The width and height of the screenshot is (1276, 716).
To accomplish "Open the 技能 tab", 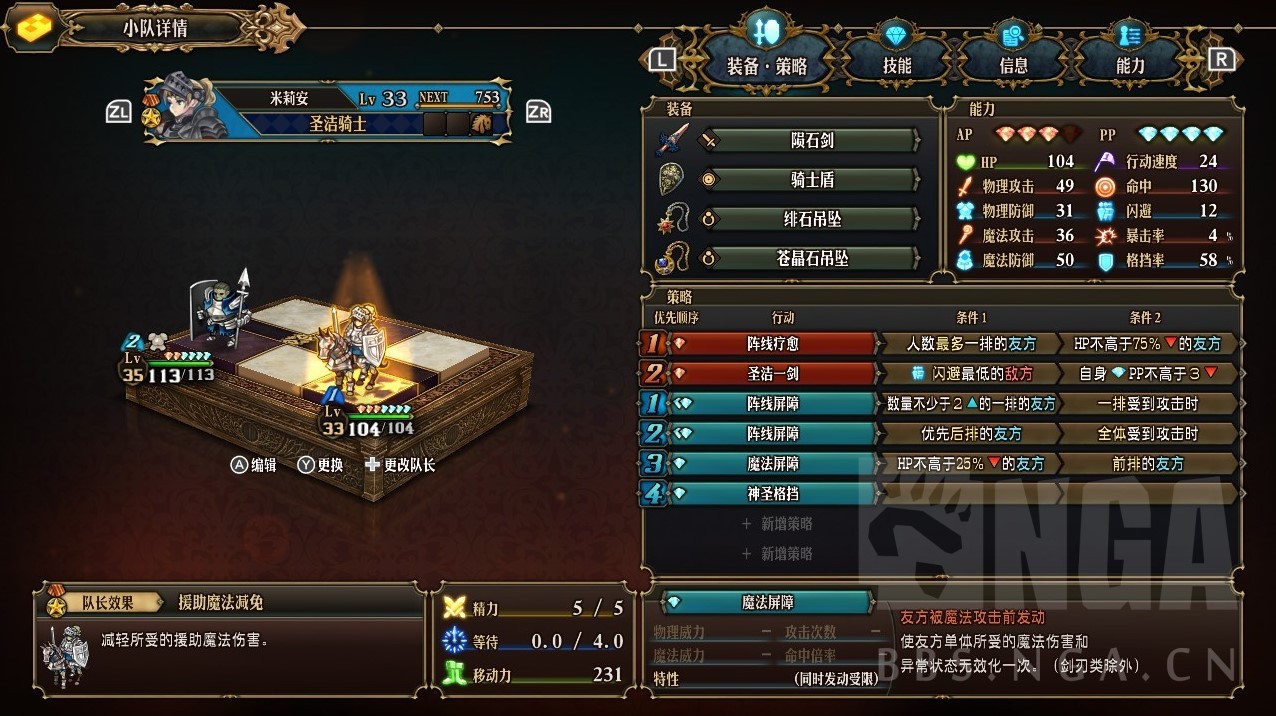I will click(x=896, y=66).
